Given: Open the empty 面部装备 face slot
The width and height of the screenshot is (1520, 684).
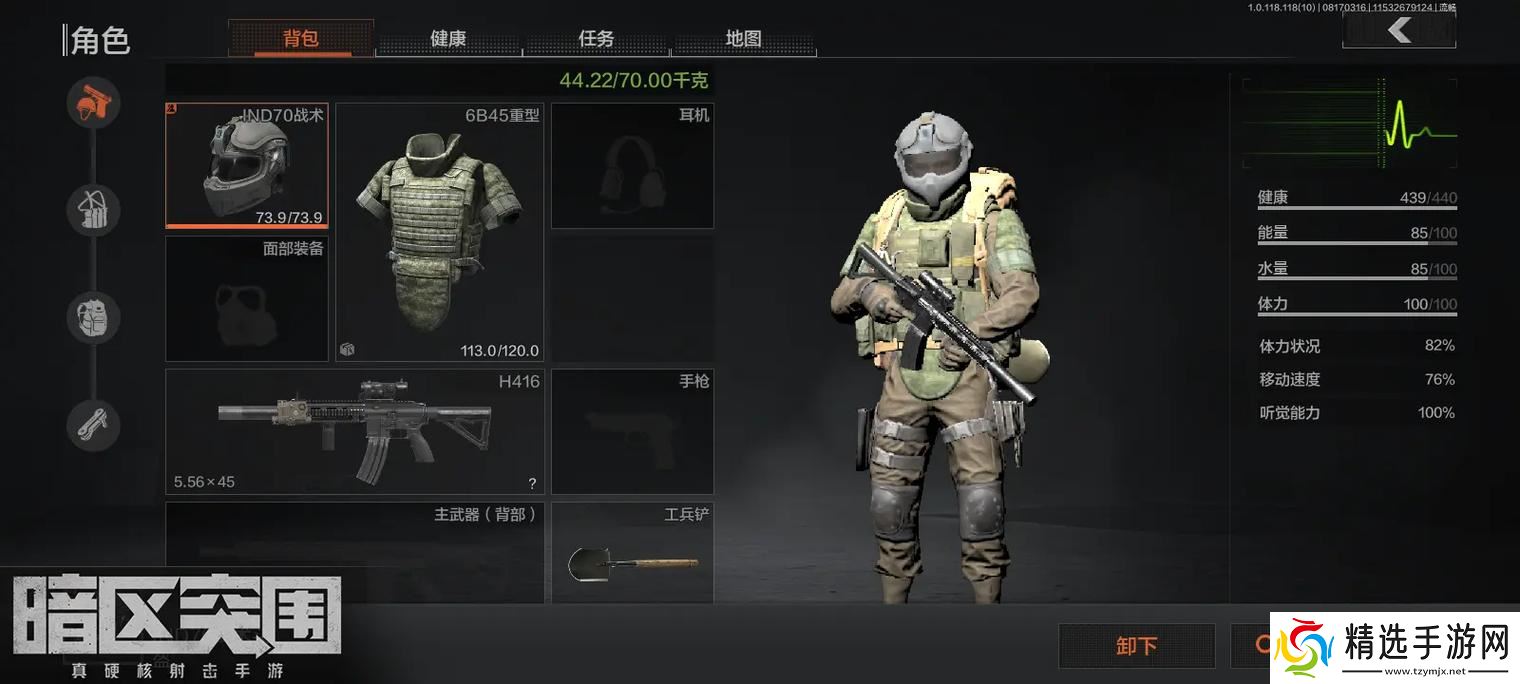Looking at the screenshot, I should 246,298.
